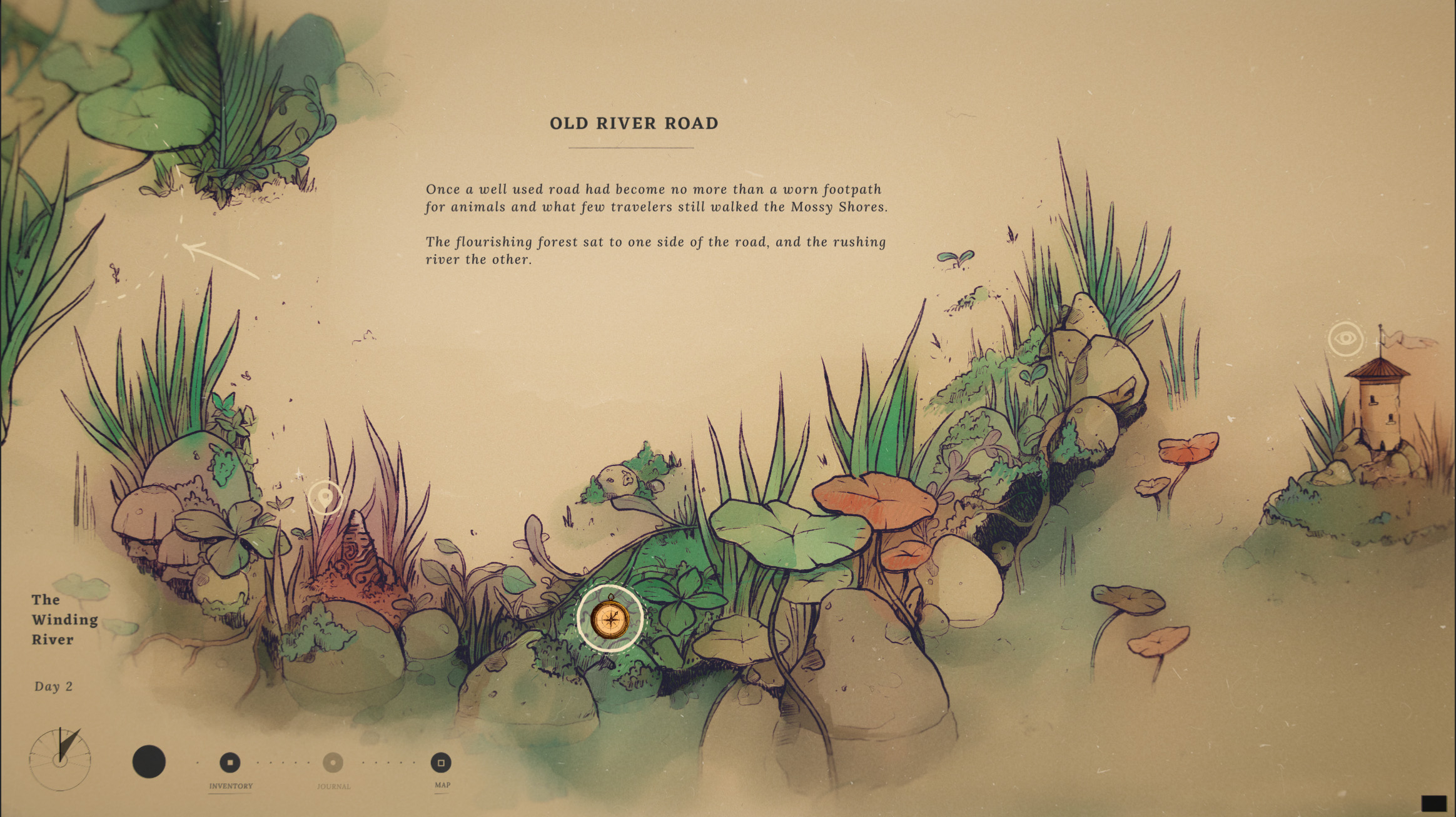Image resolution: width=1456 pixels, height=817 pixels.
Task: Select the location pin marker
Action: pyautogui.click(x=325, y=498)
